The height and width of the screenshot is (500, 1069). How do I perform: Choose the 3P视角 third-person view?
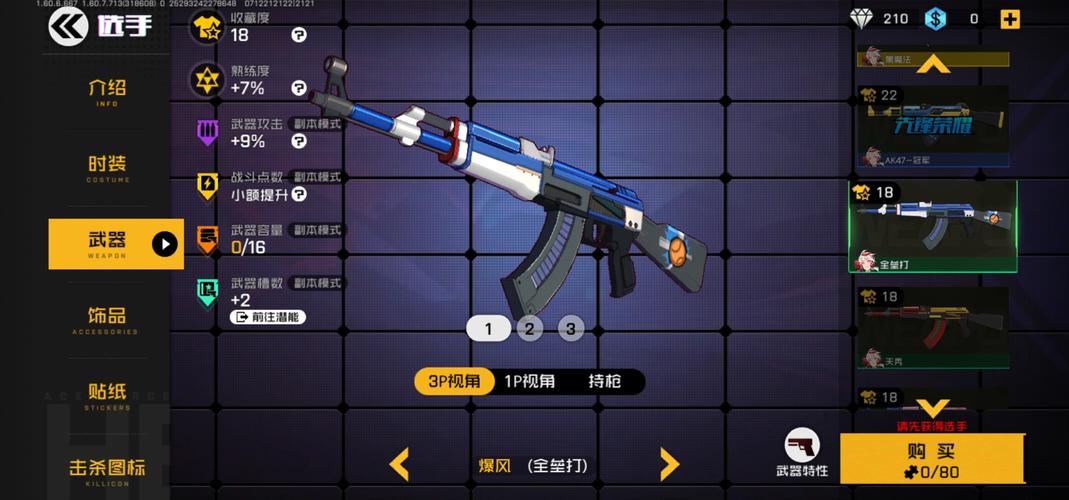click(454, 381)
